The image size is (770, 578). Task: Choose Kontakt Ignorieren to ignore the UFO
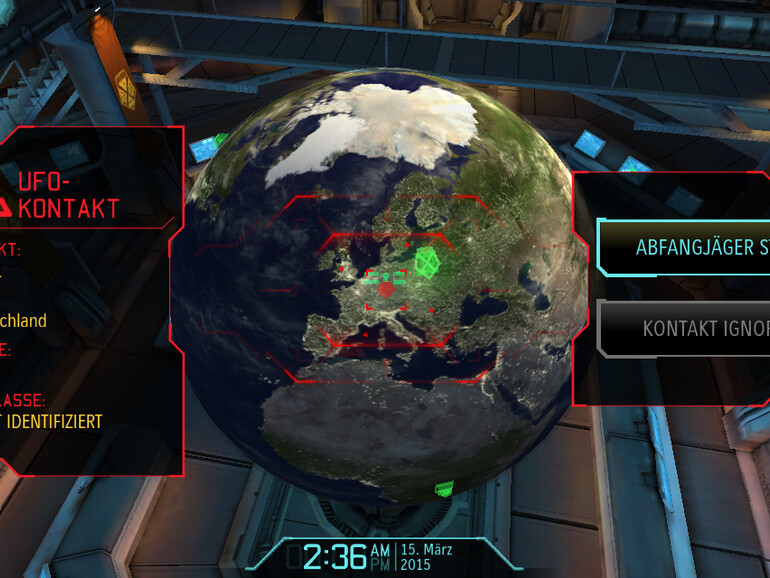pyautogui.click(x=692, y=328)
